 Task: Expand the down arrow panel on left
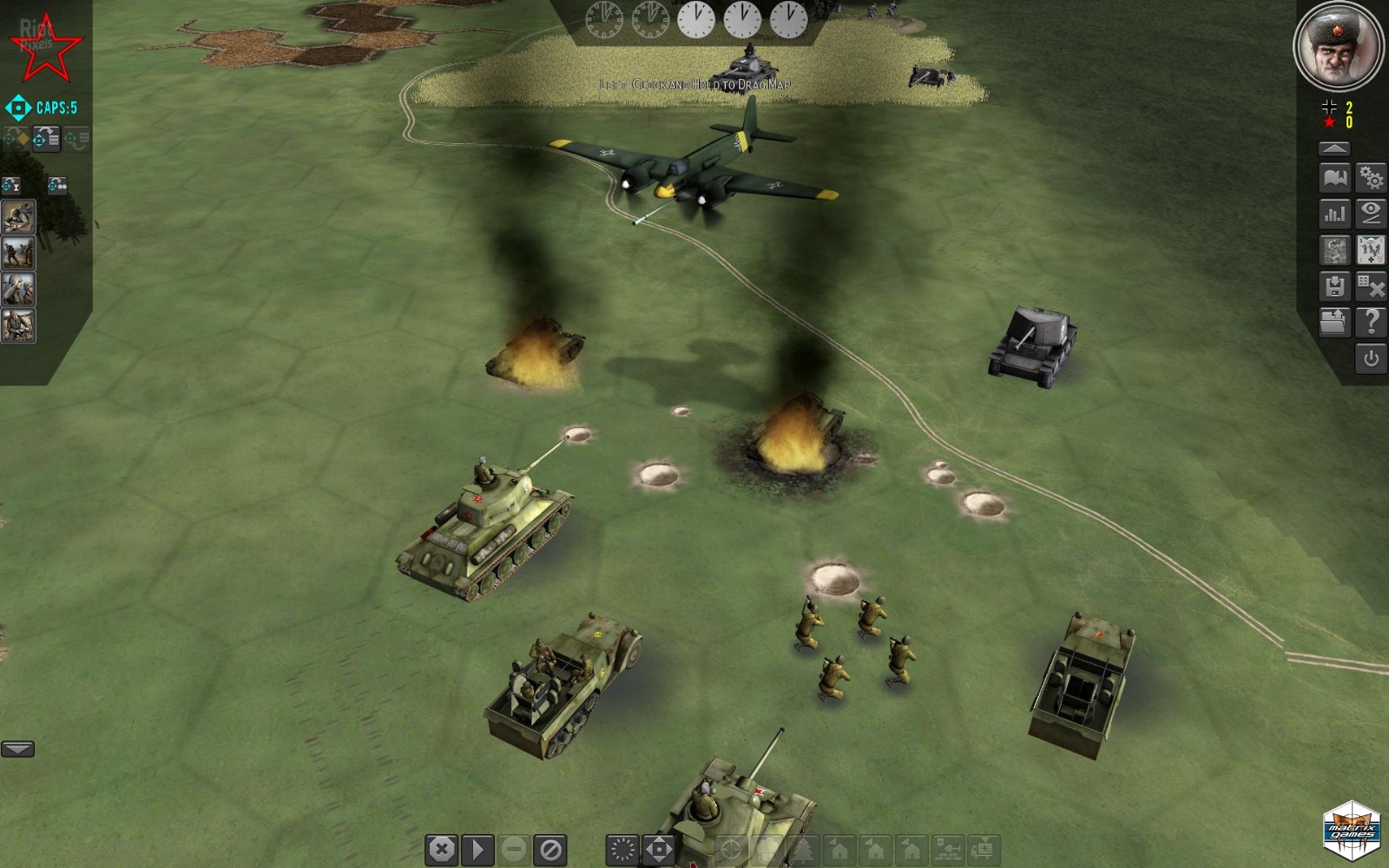(17, 749)
